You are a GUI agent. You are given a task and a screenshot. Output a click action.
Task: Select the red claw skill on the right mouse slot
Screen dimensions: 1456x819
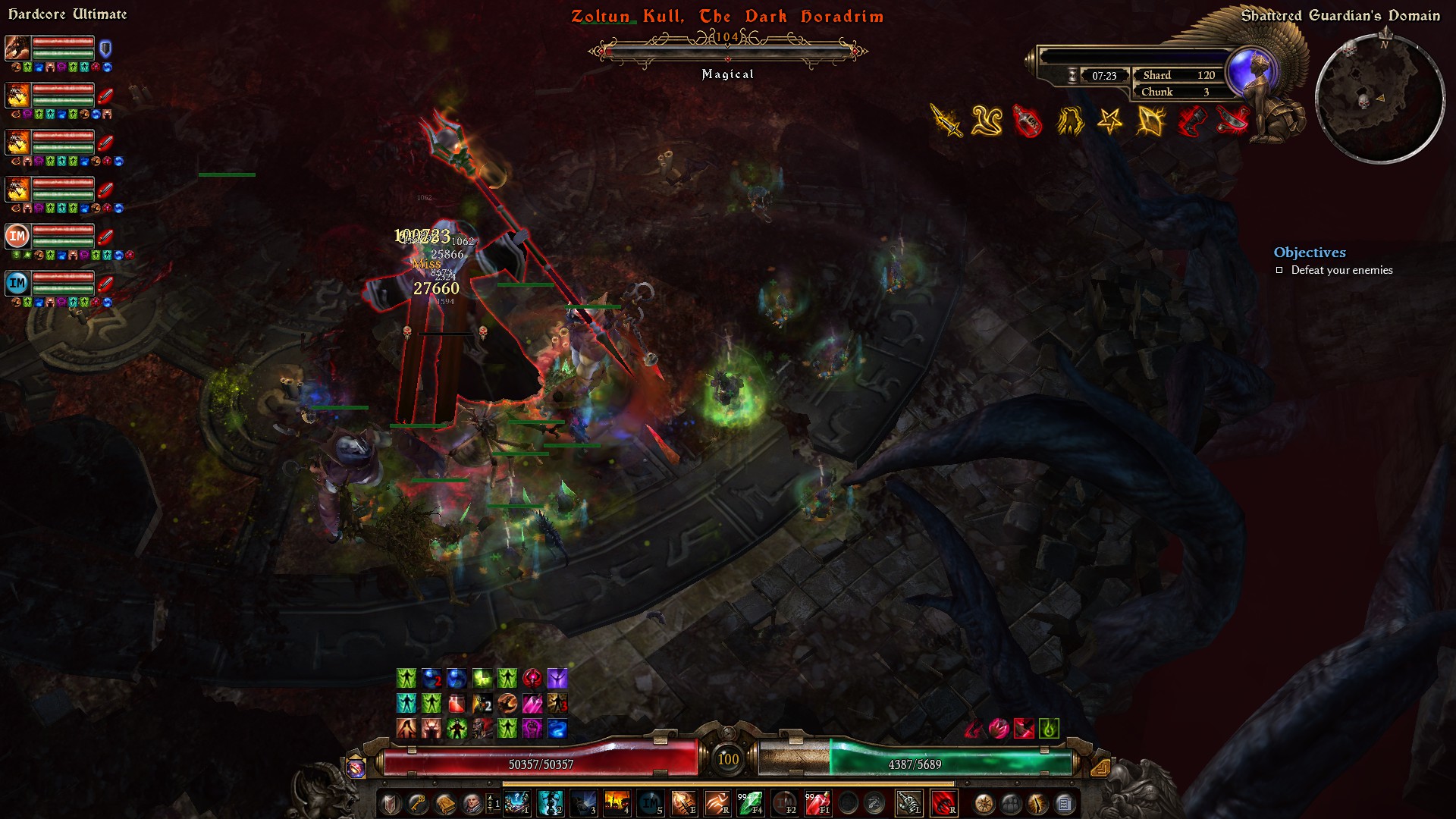click(x=943, y=802)
